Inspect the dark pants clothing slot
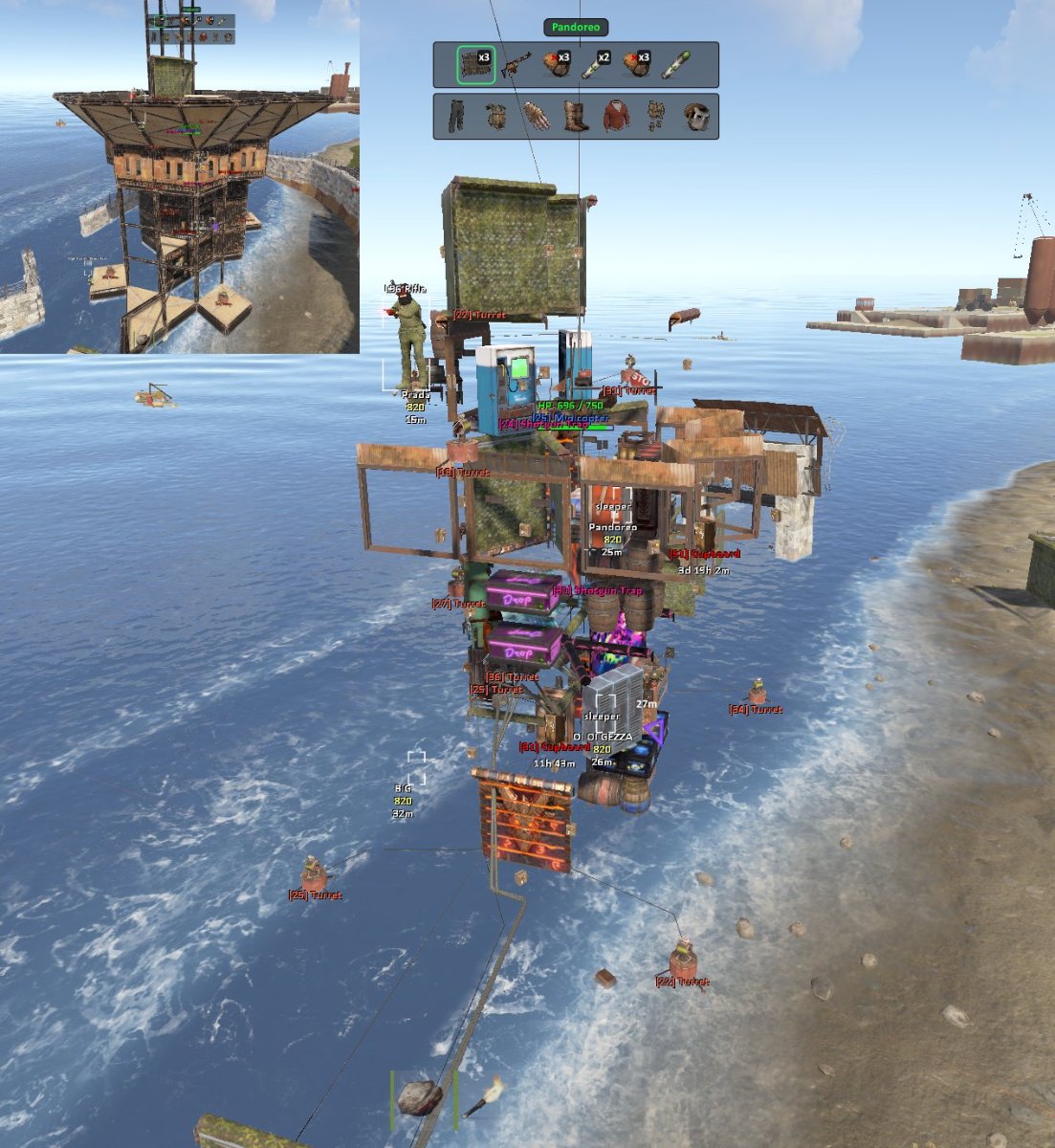 [x=457, y=117]
